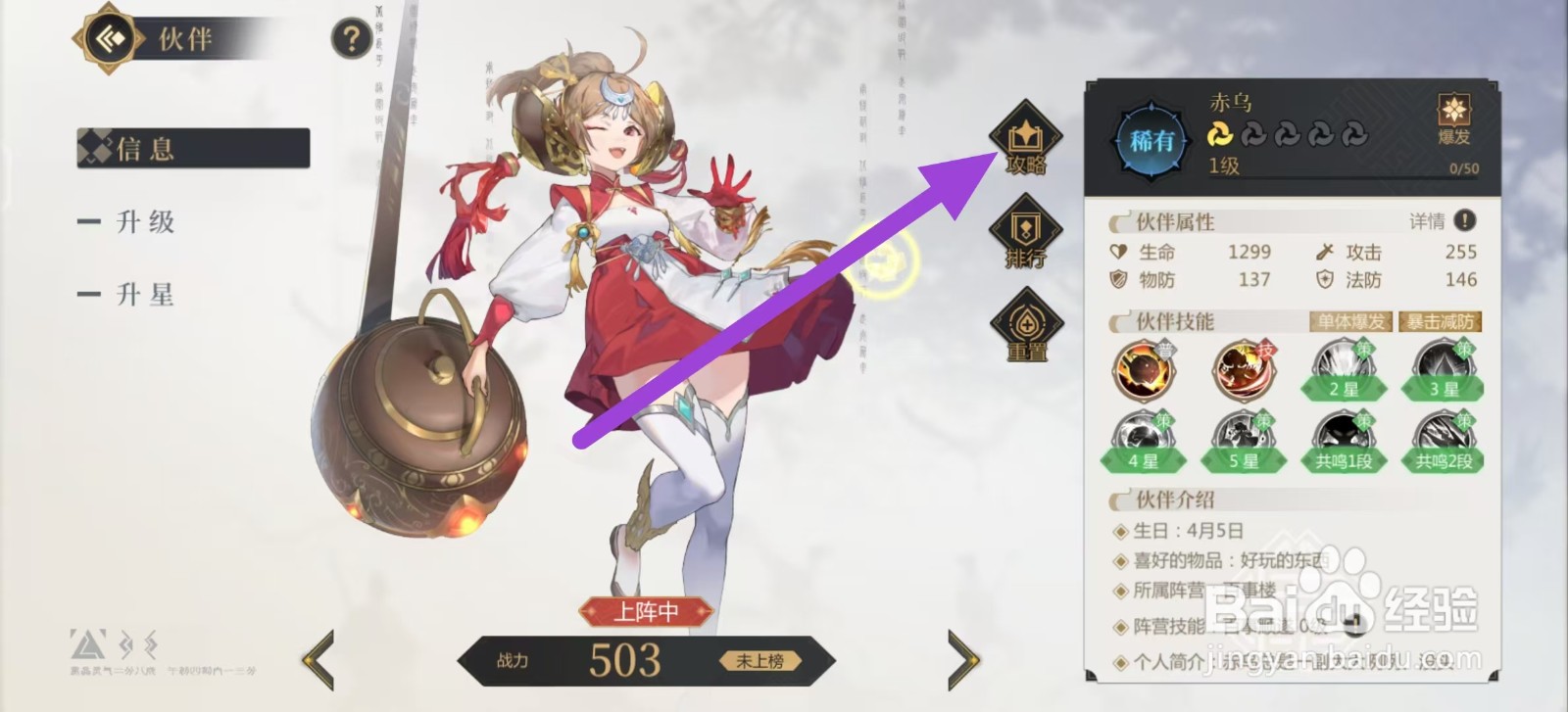The width and height of the screenshot is (1568, 712).
Task: Select the 普 normal attack skill icon
Action: (x=1145, y=370)
